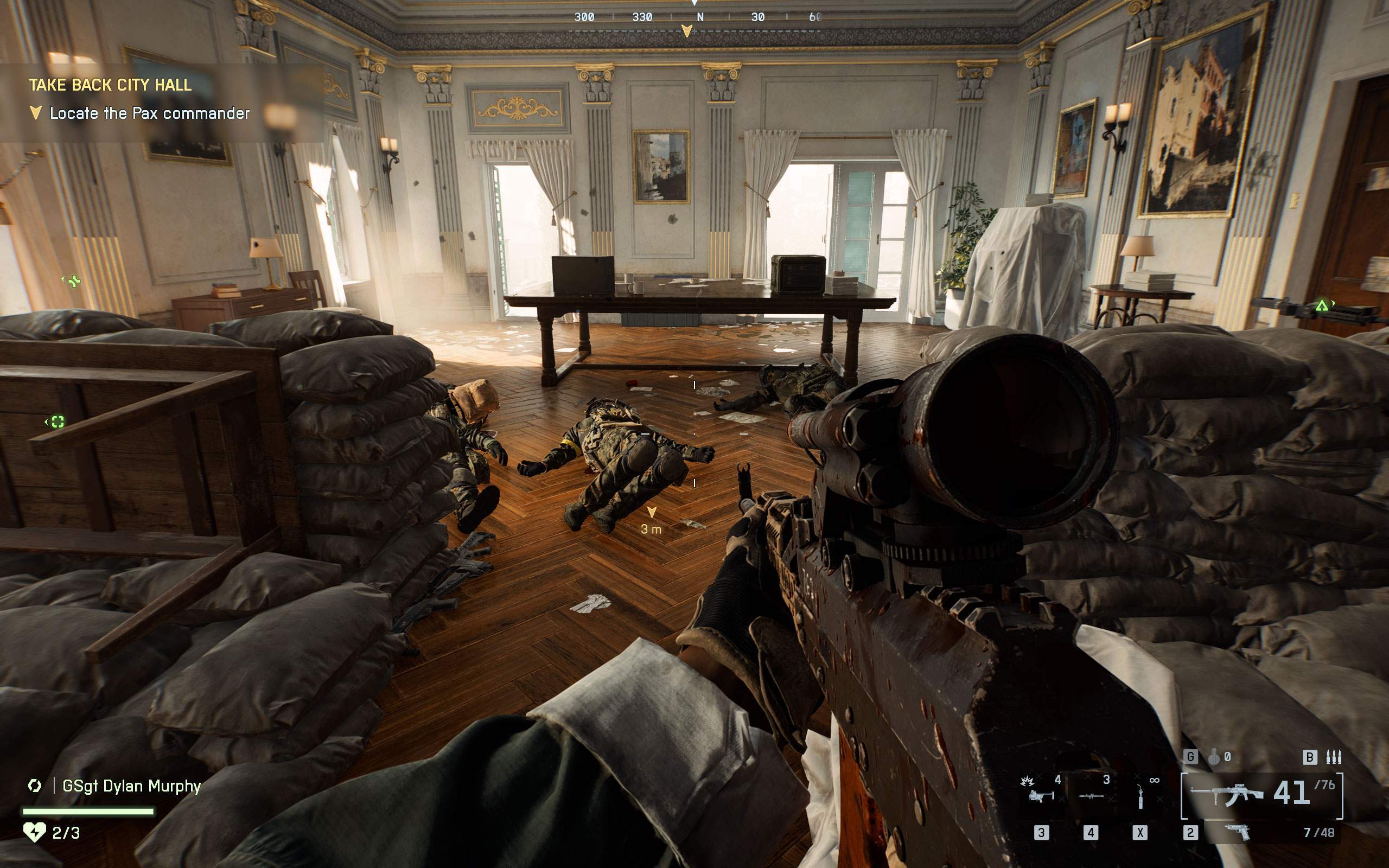
Task: Select the green bracket squadmate marker
Action: click(x=58, y=422)
